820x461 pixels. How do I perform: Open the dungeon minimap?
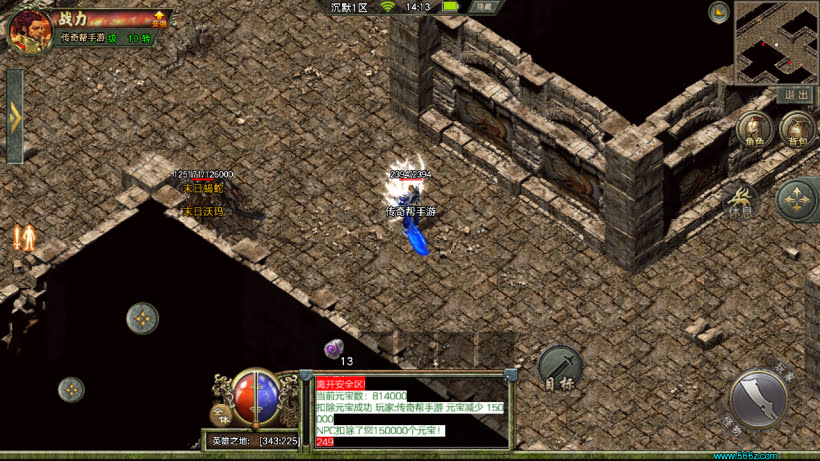(776, 42)
